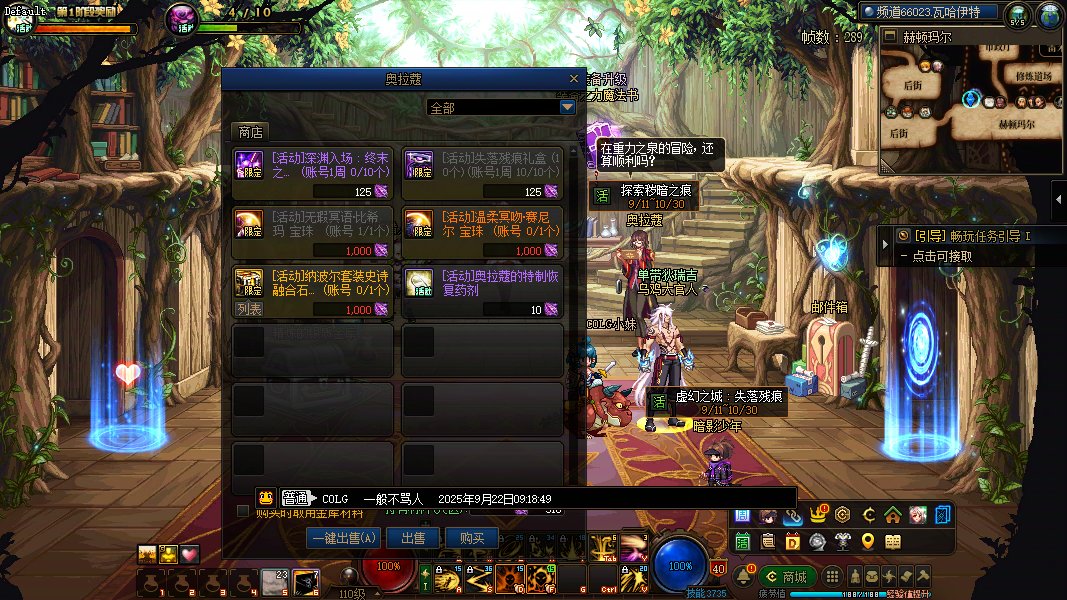Switch to the 商店 tab
1067x600 pixels.
tap(251, 132)
